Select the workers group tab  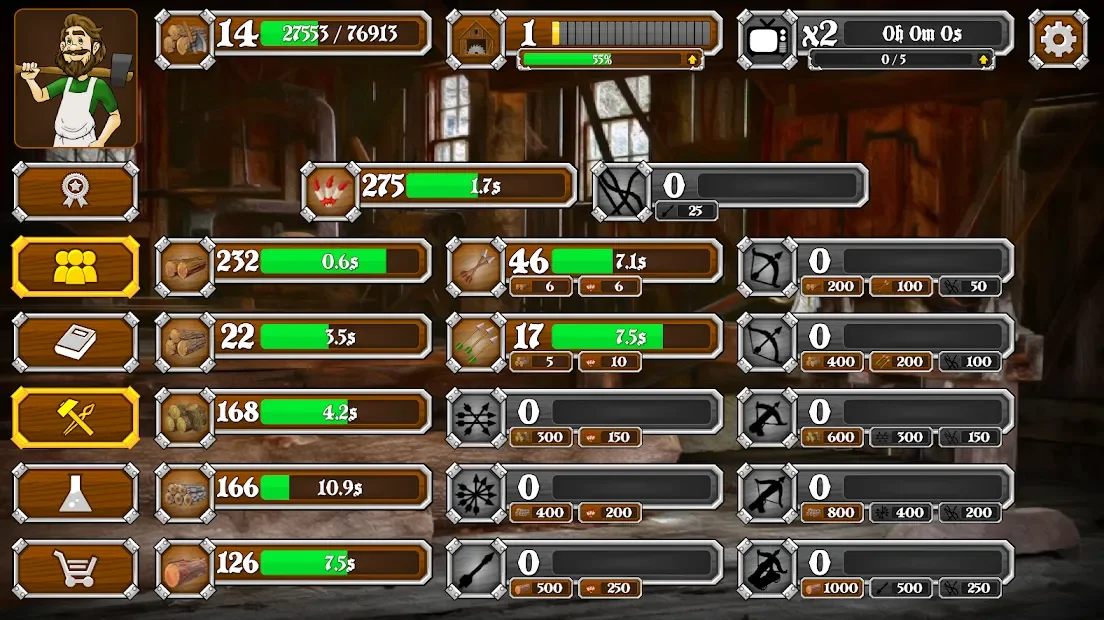(x=76, y=267)
